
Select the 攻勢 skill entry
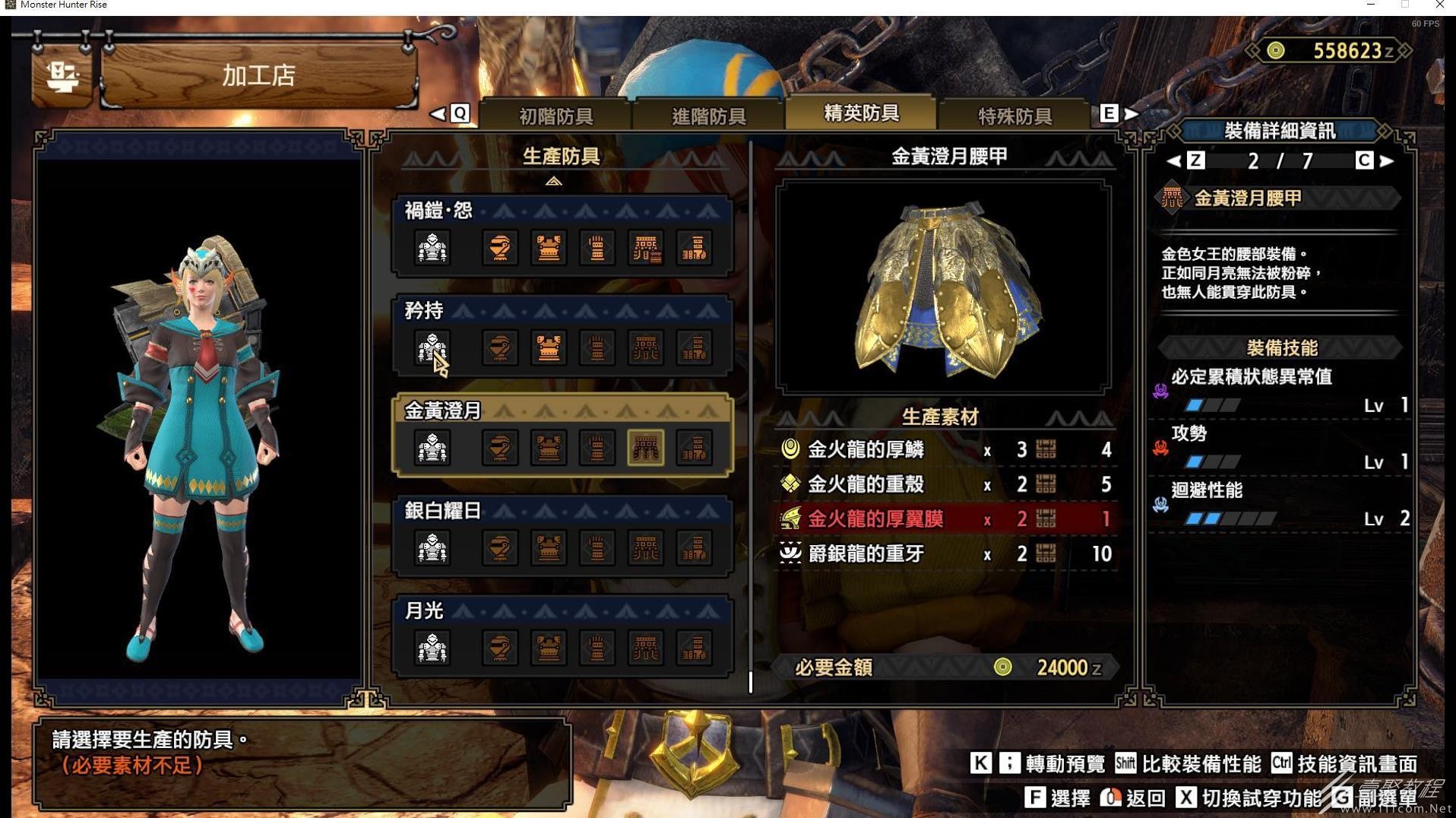click(1283, 447)
